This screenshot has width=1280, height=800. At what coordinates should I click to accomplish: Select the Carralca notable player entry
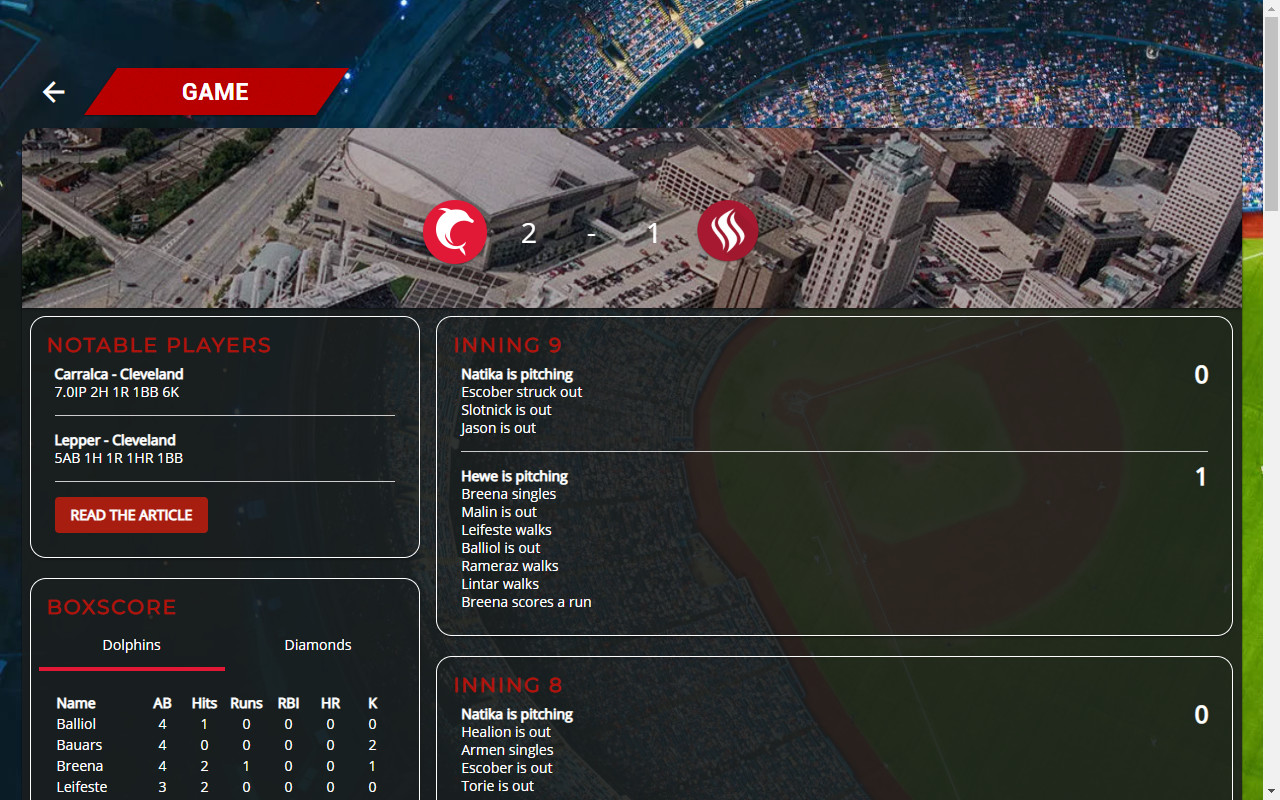tap(118, 382)
